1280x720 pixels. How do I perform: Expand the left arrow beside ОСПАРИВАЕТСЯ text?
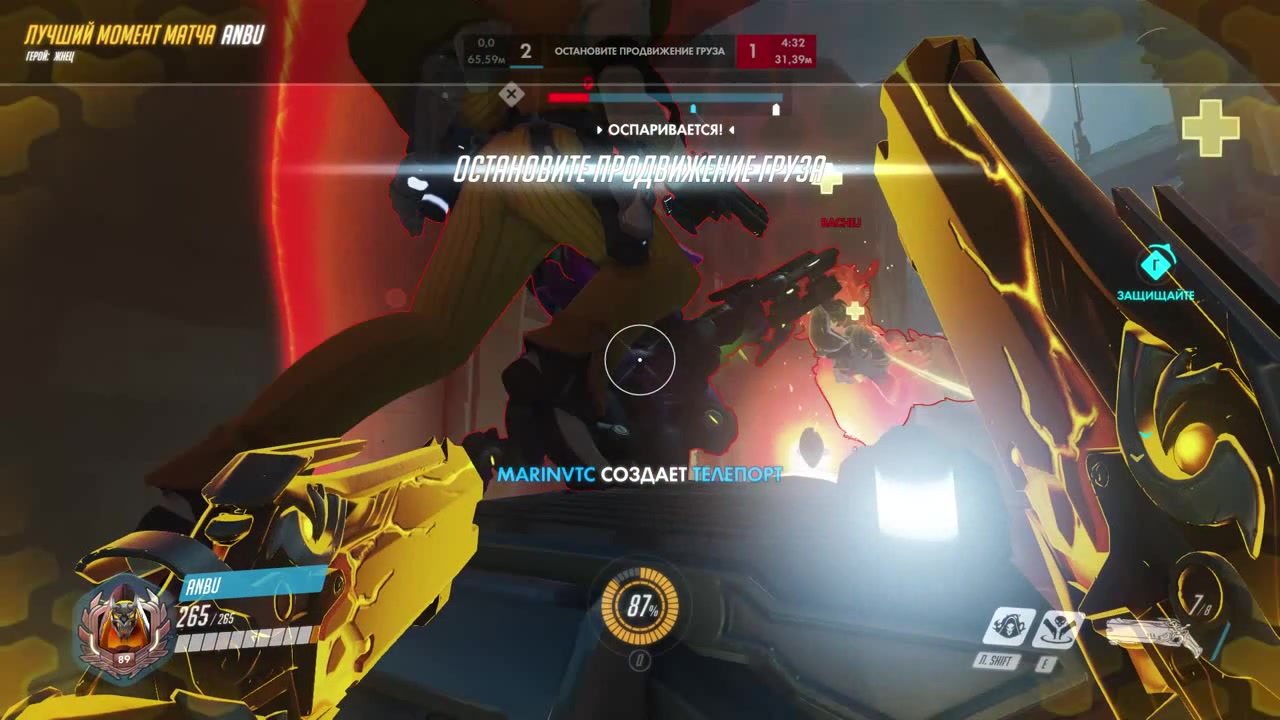(x=598, y=130)
